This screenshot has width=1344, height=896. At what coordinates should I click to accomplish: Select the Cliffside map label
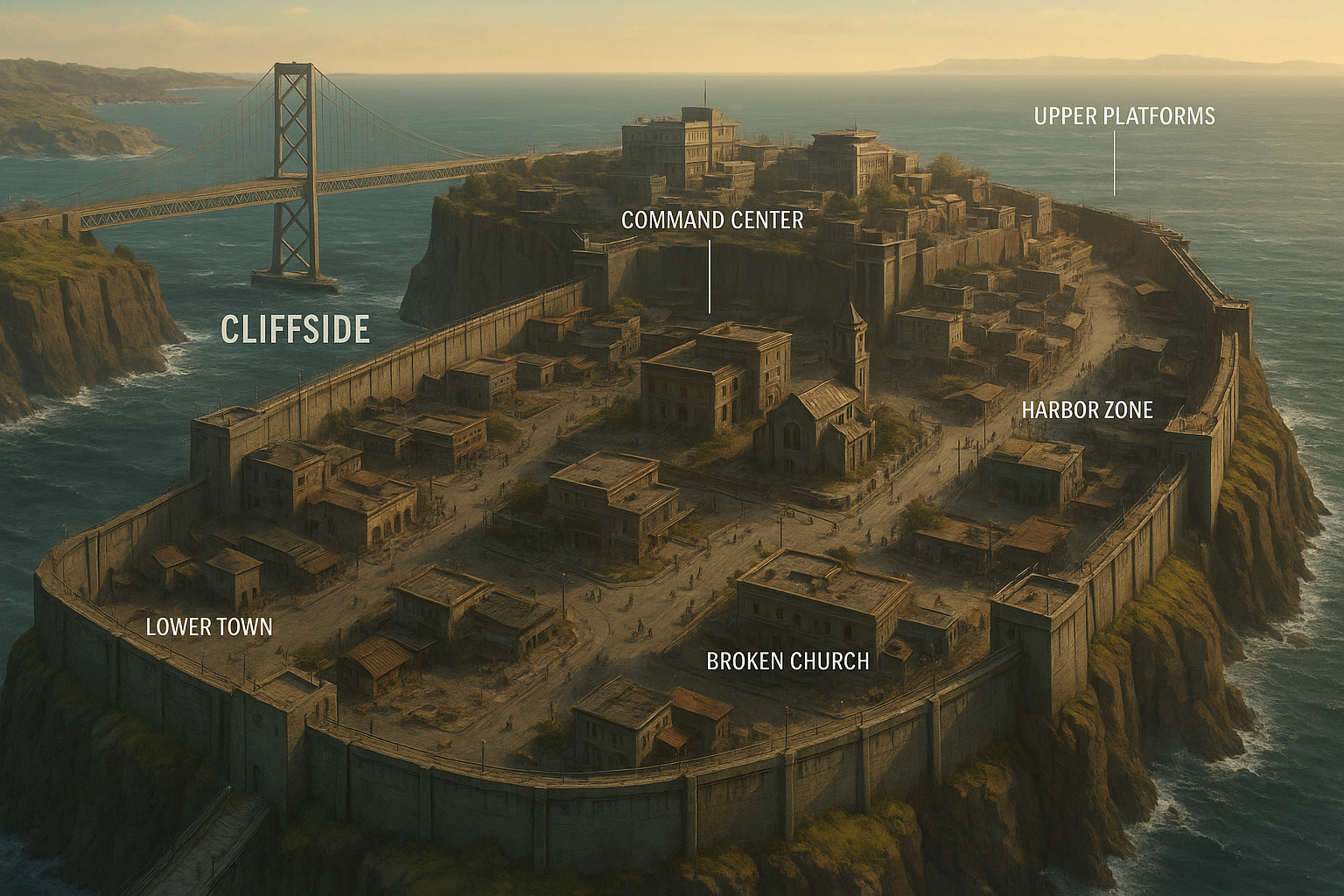(295, 330)
